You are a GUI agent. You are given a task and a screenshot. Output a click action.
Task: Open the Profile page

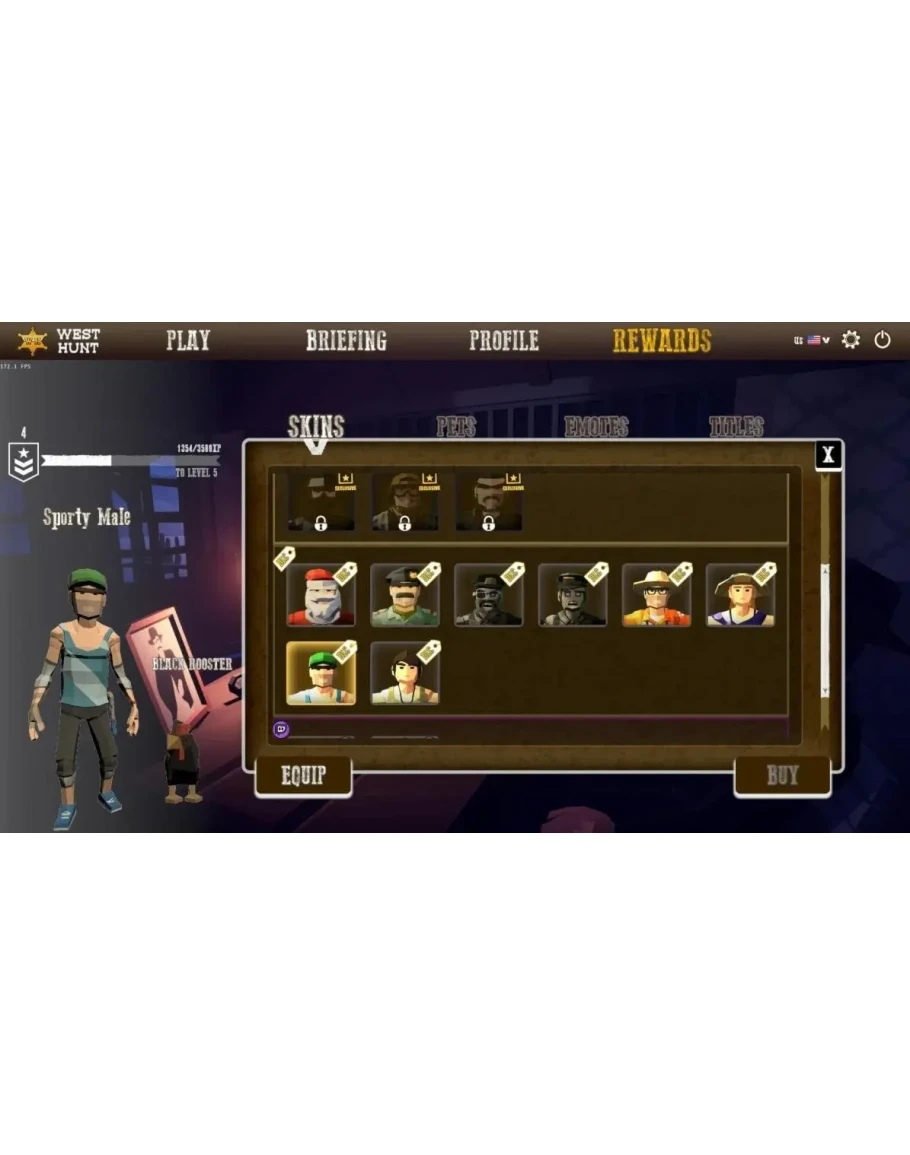click(x=504, y=340)
